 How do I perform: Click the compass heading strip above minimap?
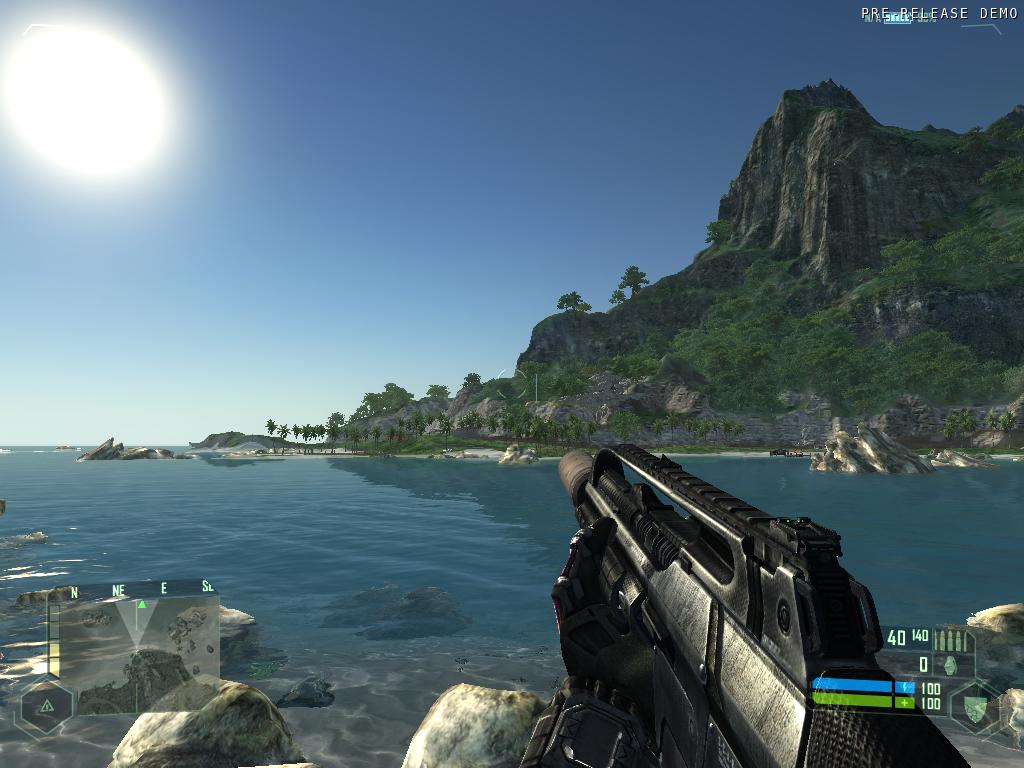[135, 589]
